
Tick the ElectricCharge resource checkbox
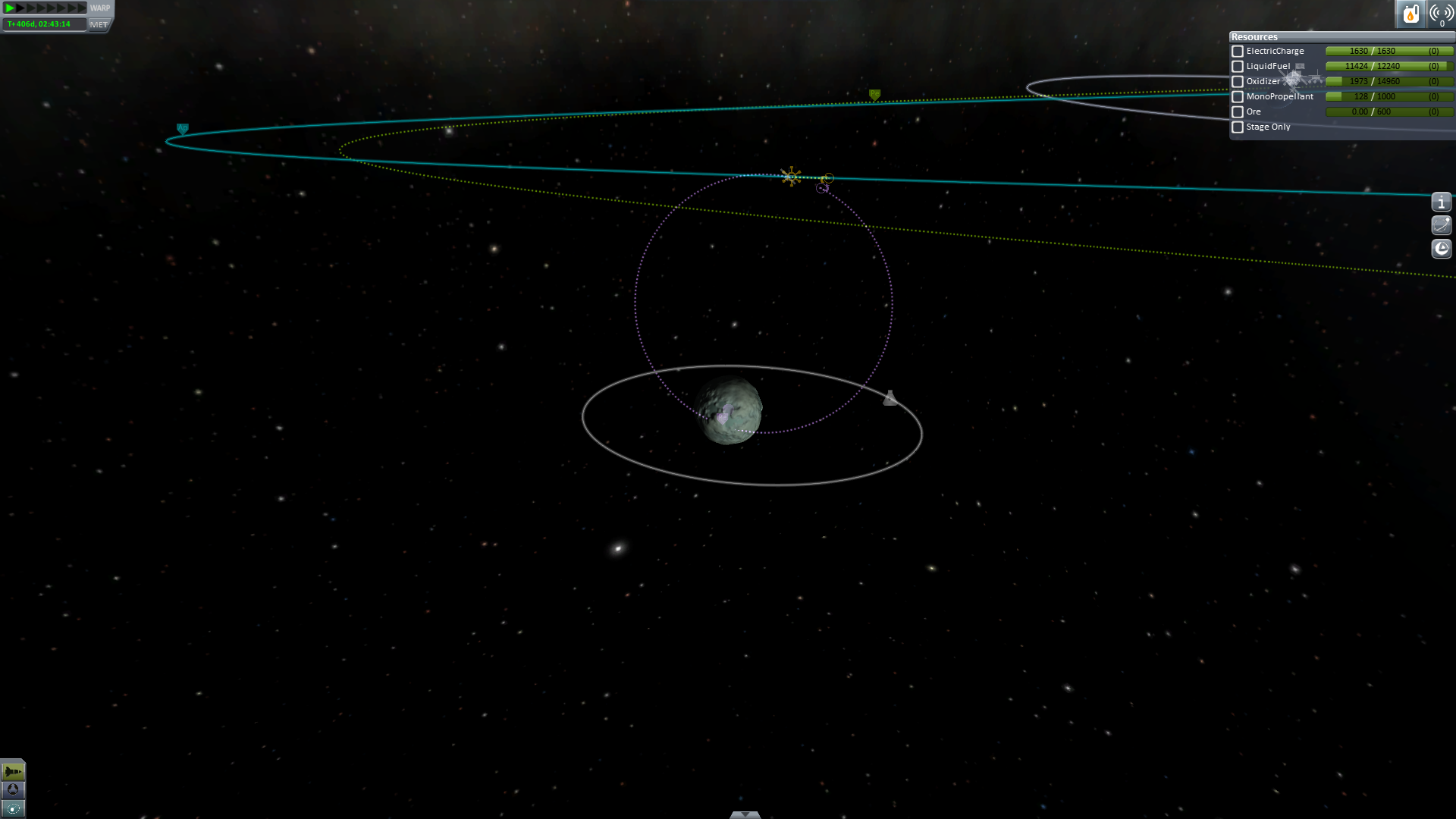click(x=1238, y=52)
